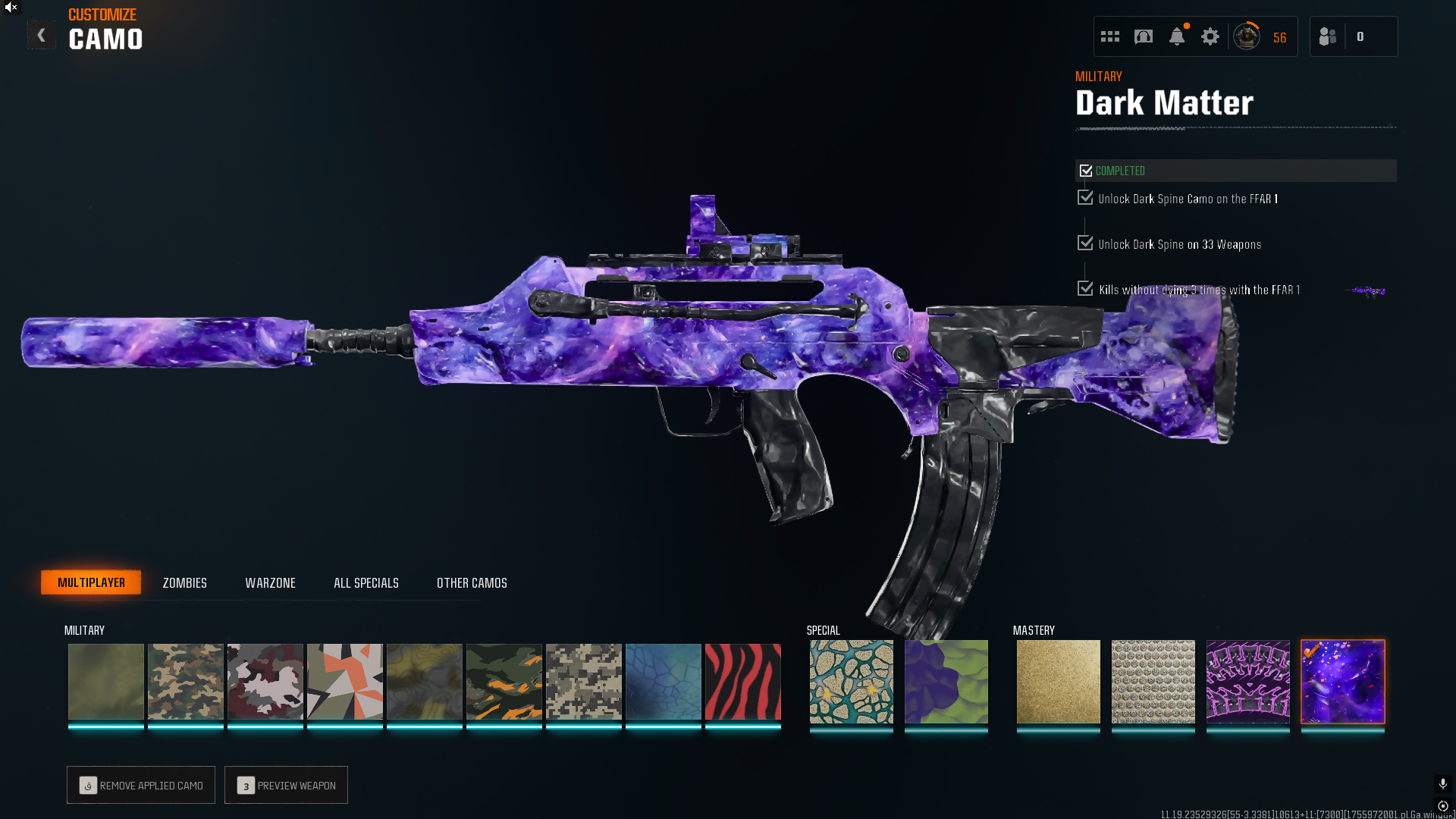Remove the applied camo
The height and width of the screenshot is (819, 1456).
[141, 785]
